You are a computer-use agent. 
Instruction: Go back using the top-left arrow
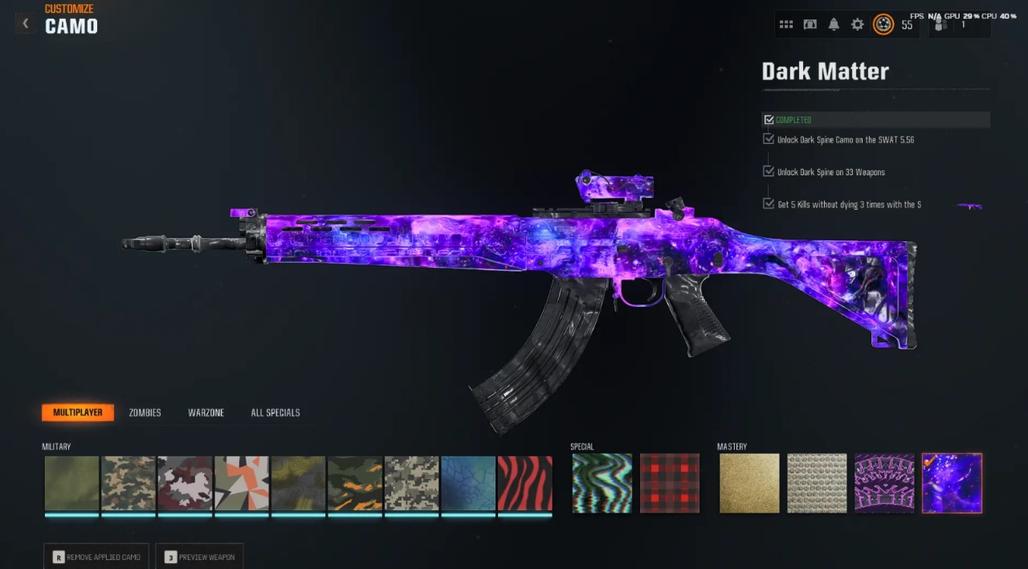[x=25, y=23]
